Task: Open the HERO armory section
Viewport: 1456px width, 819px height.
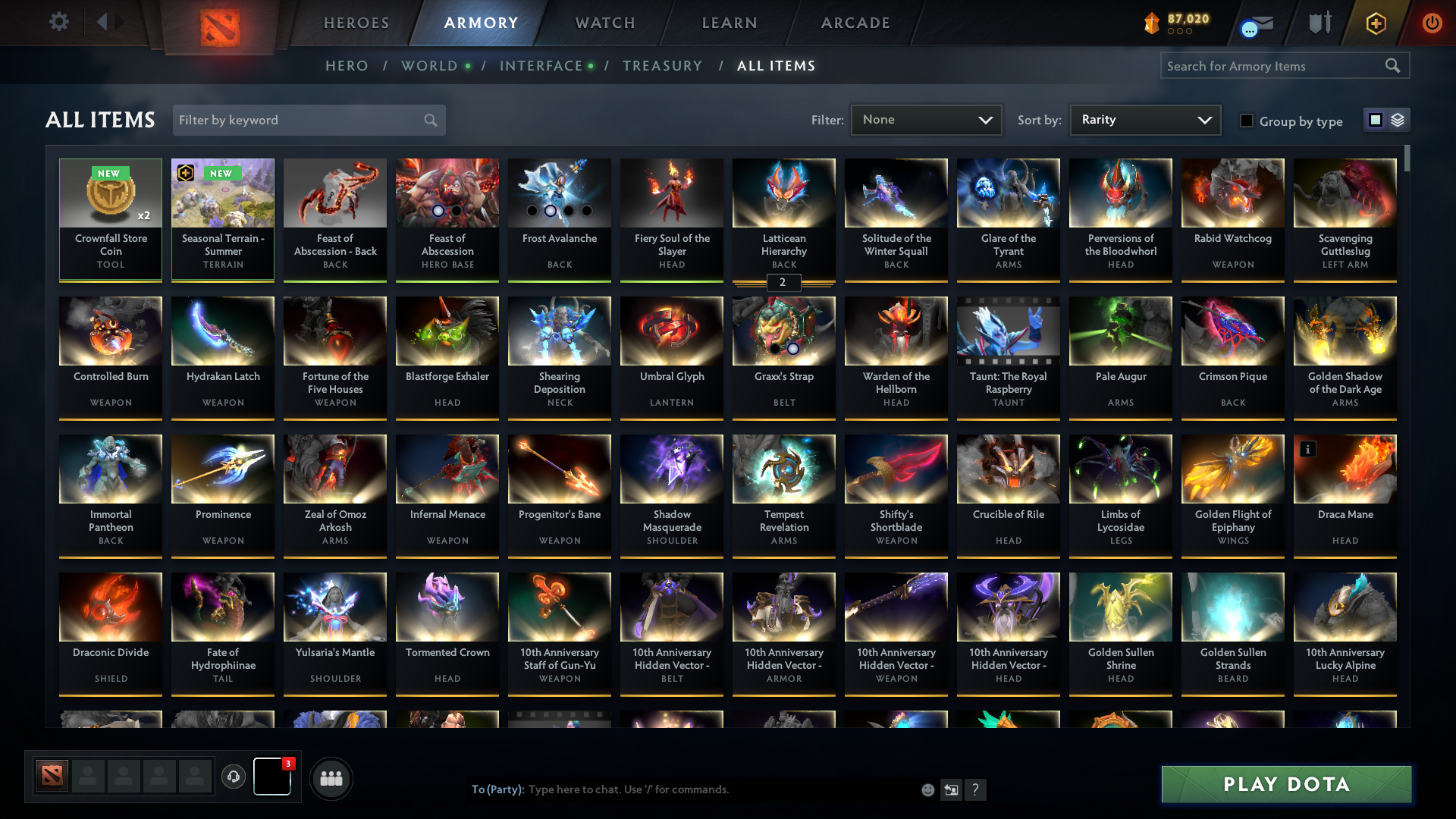Action: click(x=347, y=66)
